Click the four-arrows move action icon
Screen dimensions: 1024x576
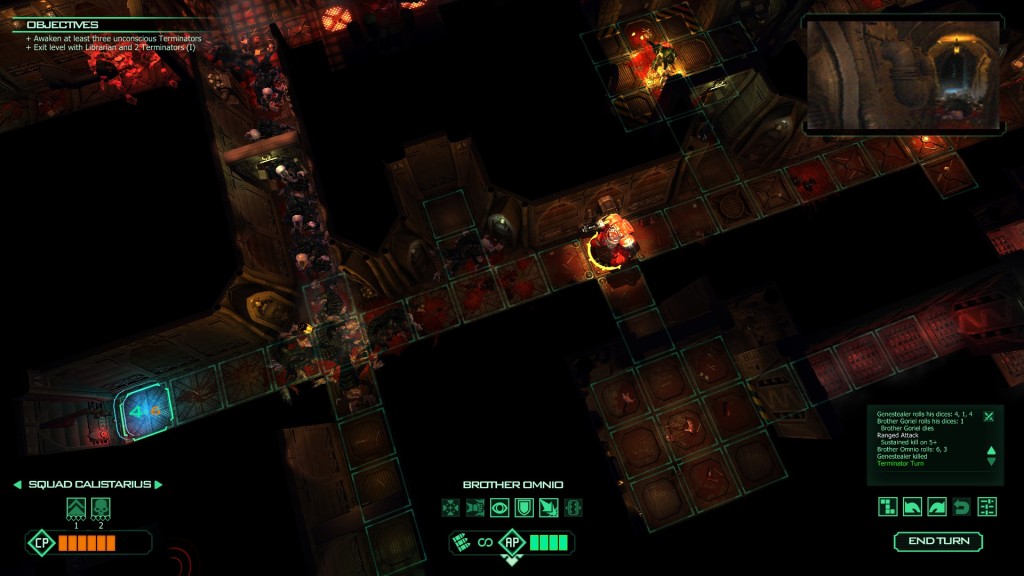coord(450,508)
